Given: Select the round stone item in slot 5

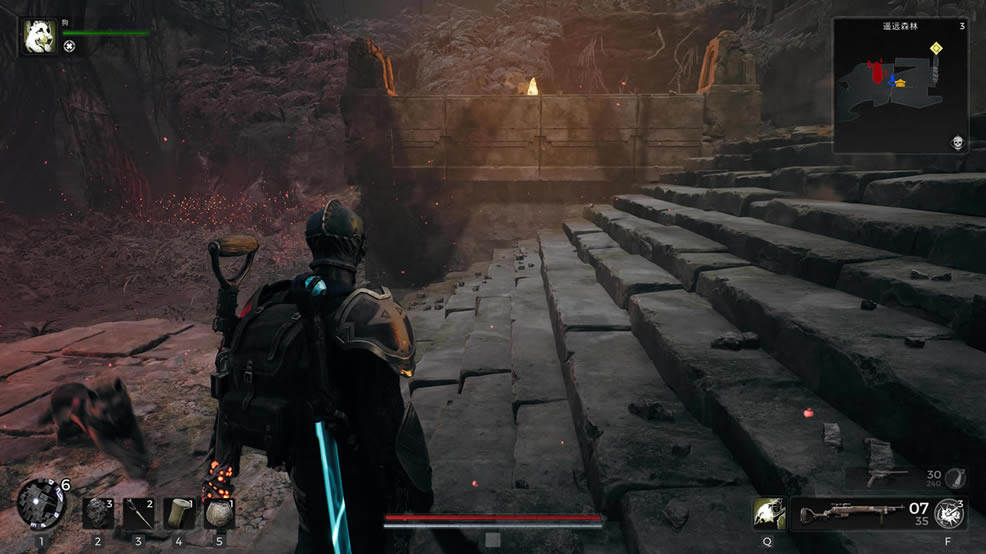Looking at the screenshot, I should click(x=219, y=513).
